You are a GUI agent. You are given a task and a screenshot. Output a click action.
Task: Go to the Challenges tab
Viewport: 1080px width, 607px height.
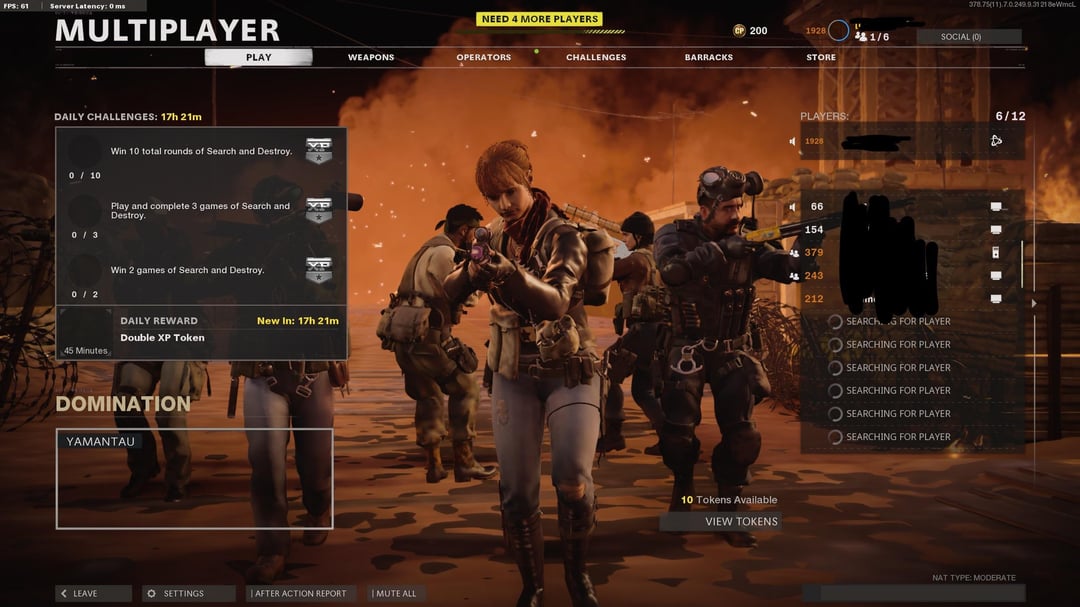point(596,57)
